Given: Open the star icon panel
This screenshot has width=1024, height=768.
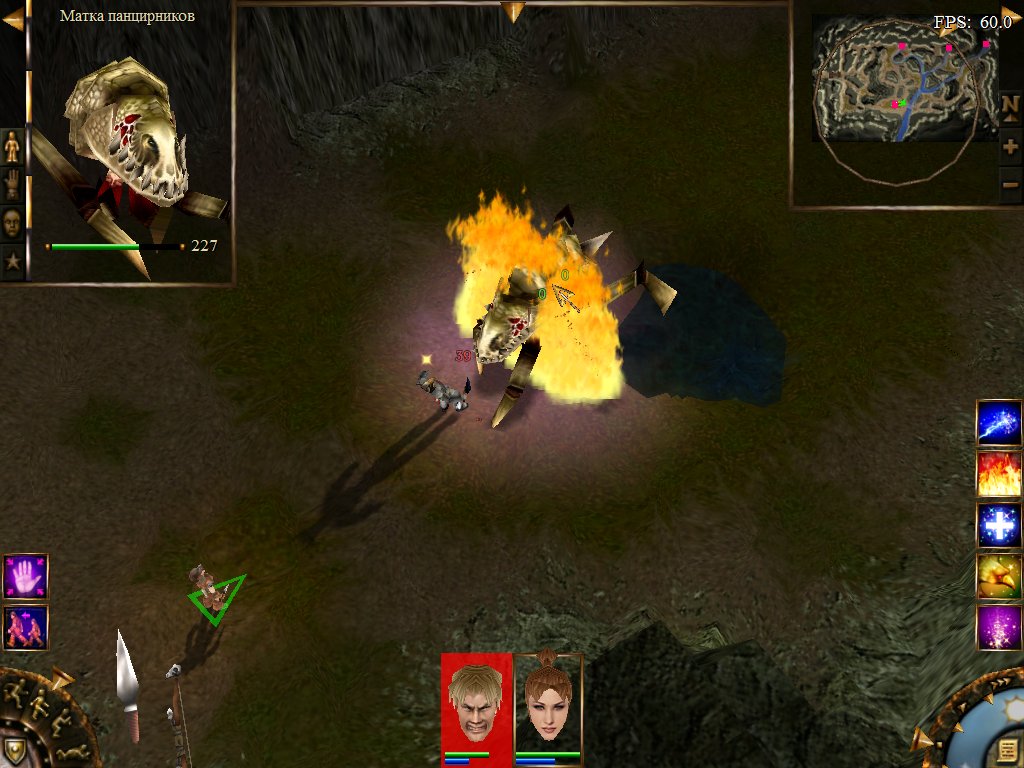Looking at the screenshot, I should pos(12,262).
